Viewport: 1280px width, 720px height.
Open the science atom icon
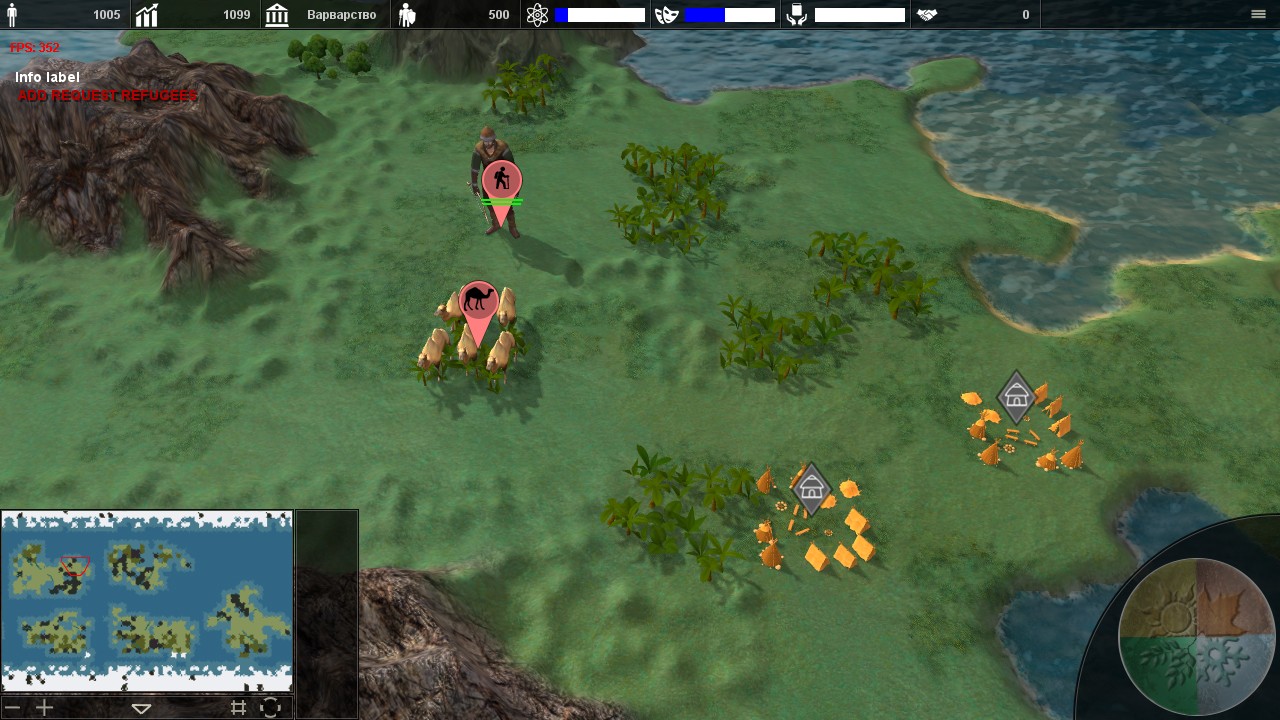(537, 15)
